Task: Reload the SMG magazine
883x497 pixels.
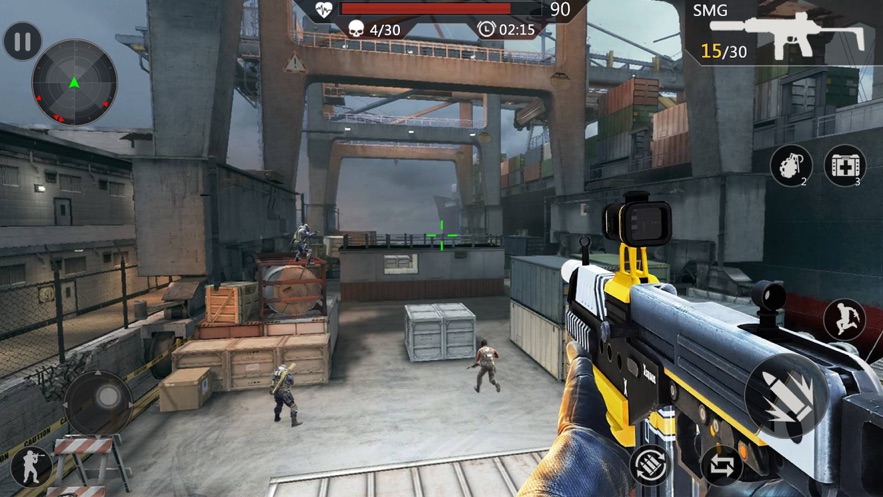Action: tap(649, 464)
